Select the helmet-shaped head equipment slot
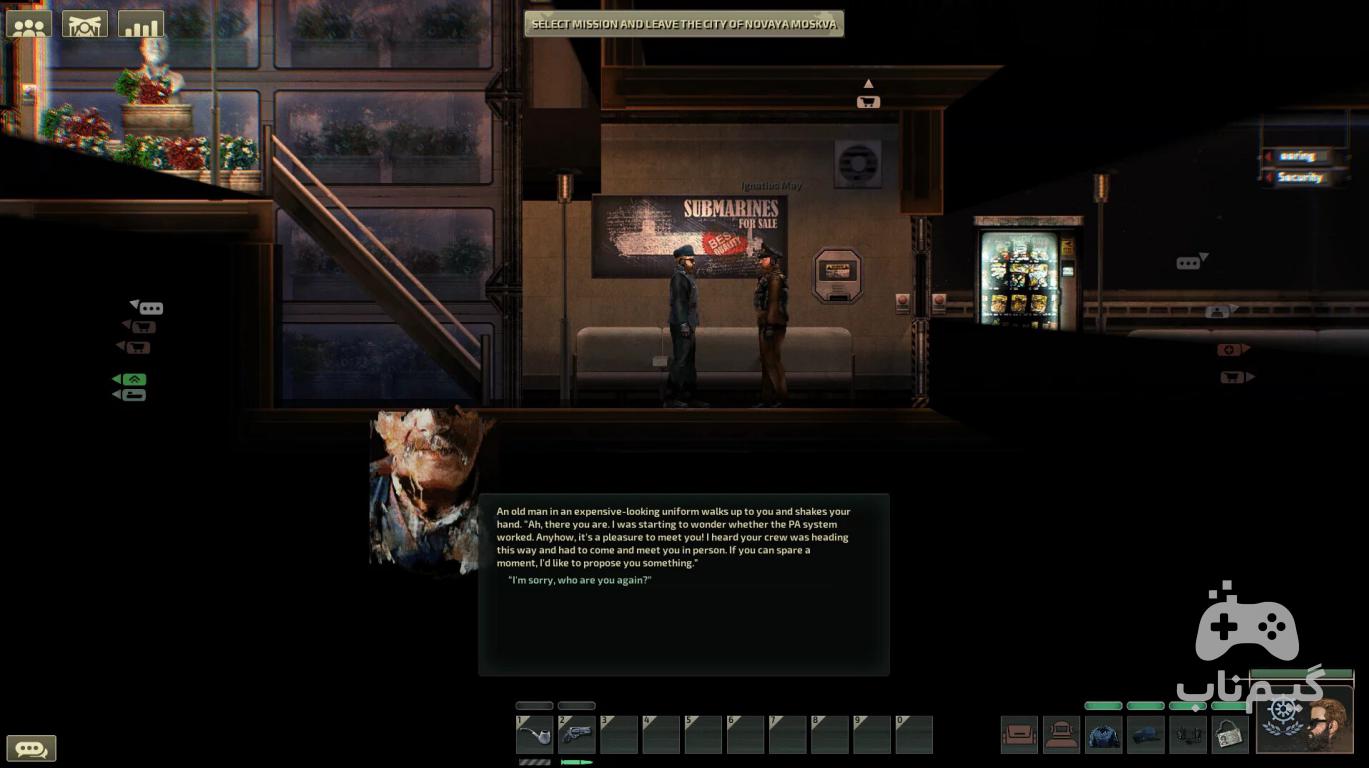Image resolution: width=1369 pixels, height=768 pixels. click(1062, 735)
